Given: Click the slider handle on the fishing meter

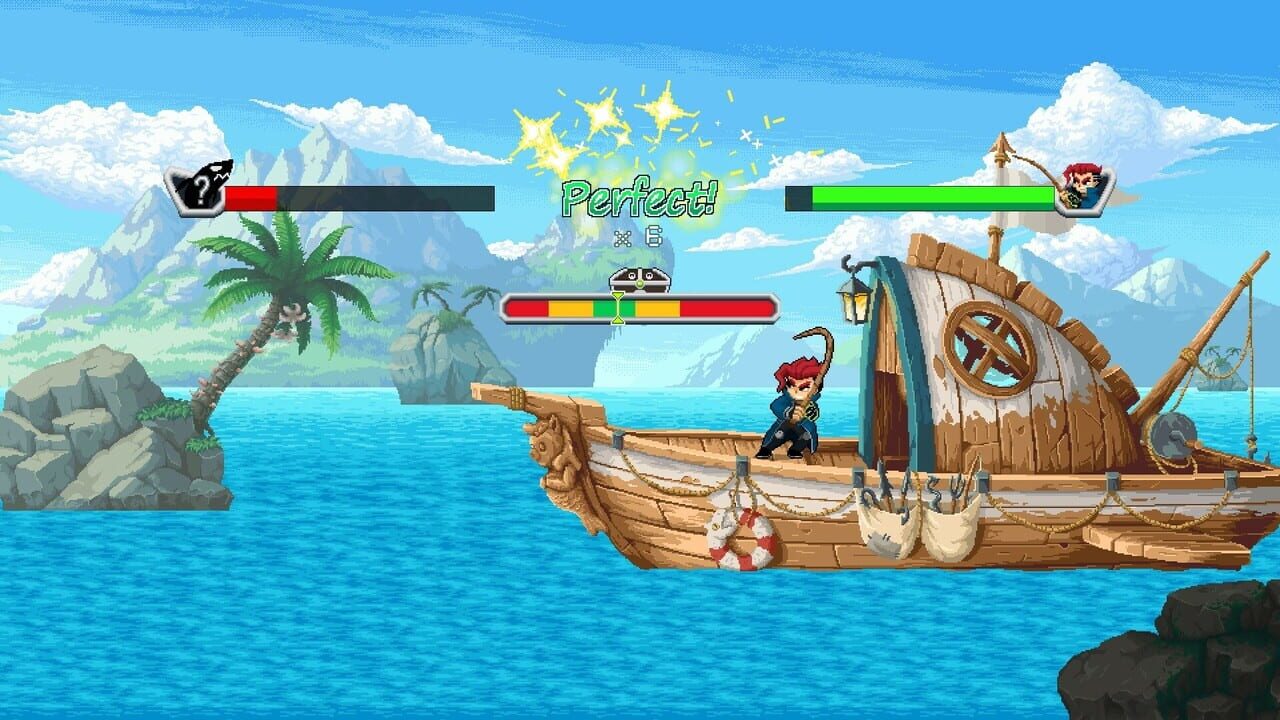Looking at the screenshot, I should tap(617, 307).
